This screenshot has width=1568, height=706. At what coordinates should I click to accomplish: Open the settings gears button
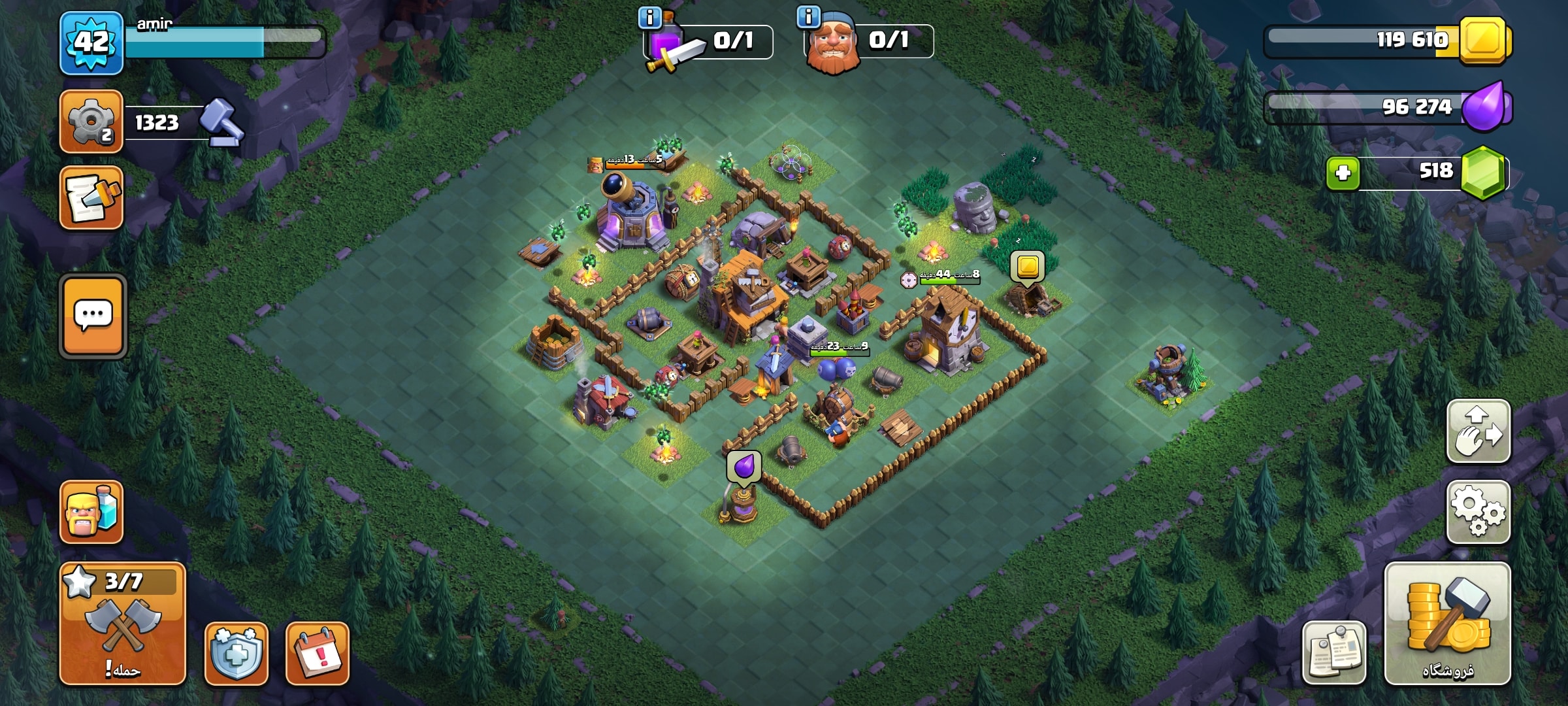(x=1478, y=513)
